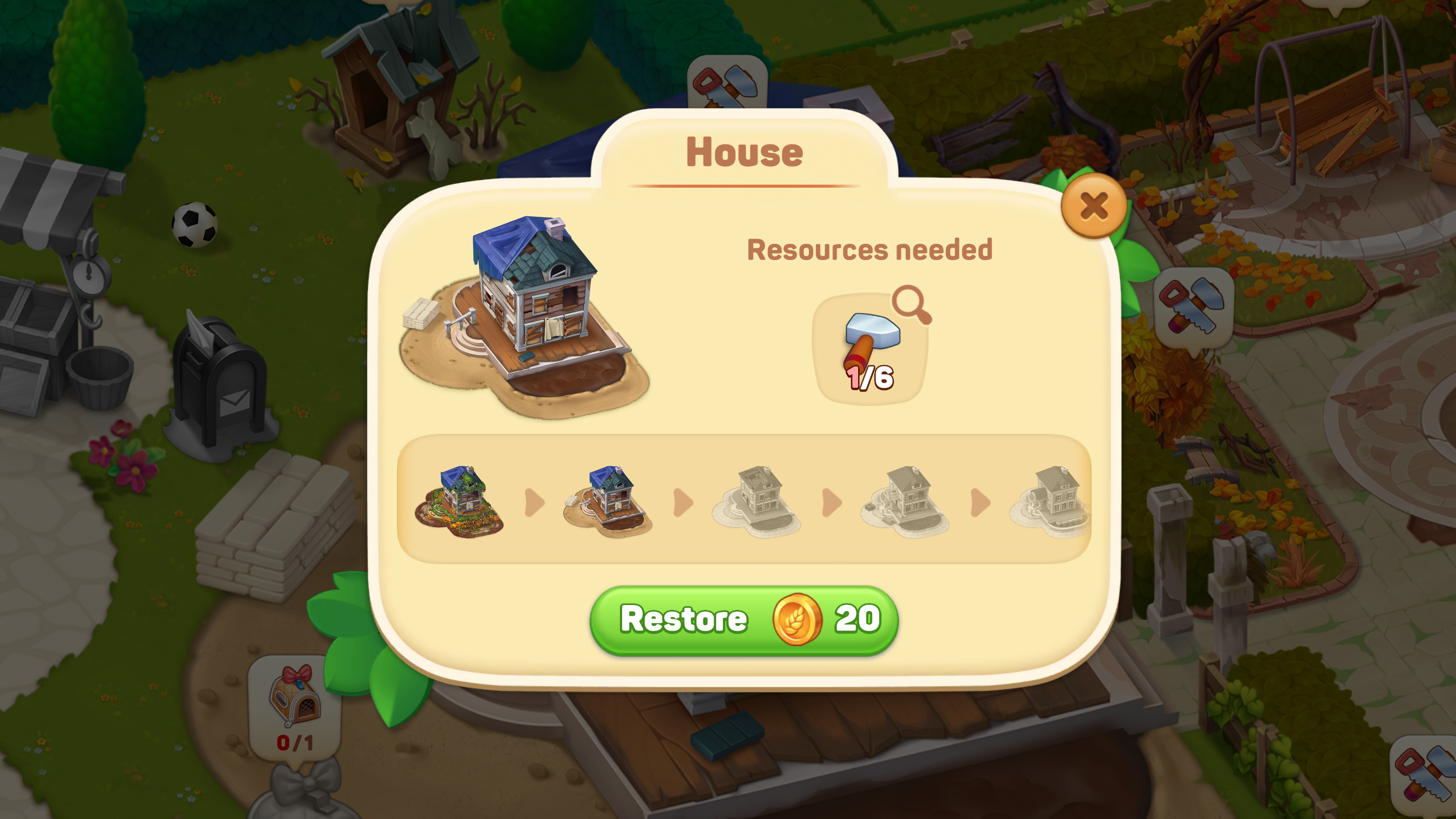1456x819 pixels.
Task: View the blue-tarp second house stage thumbnail
Action: click(607, 501)
